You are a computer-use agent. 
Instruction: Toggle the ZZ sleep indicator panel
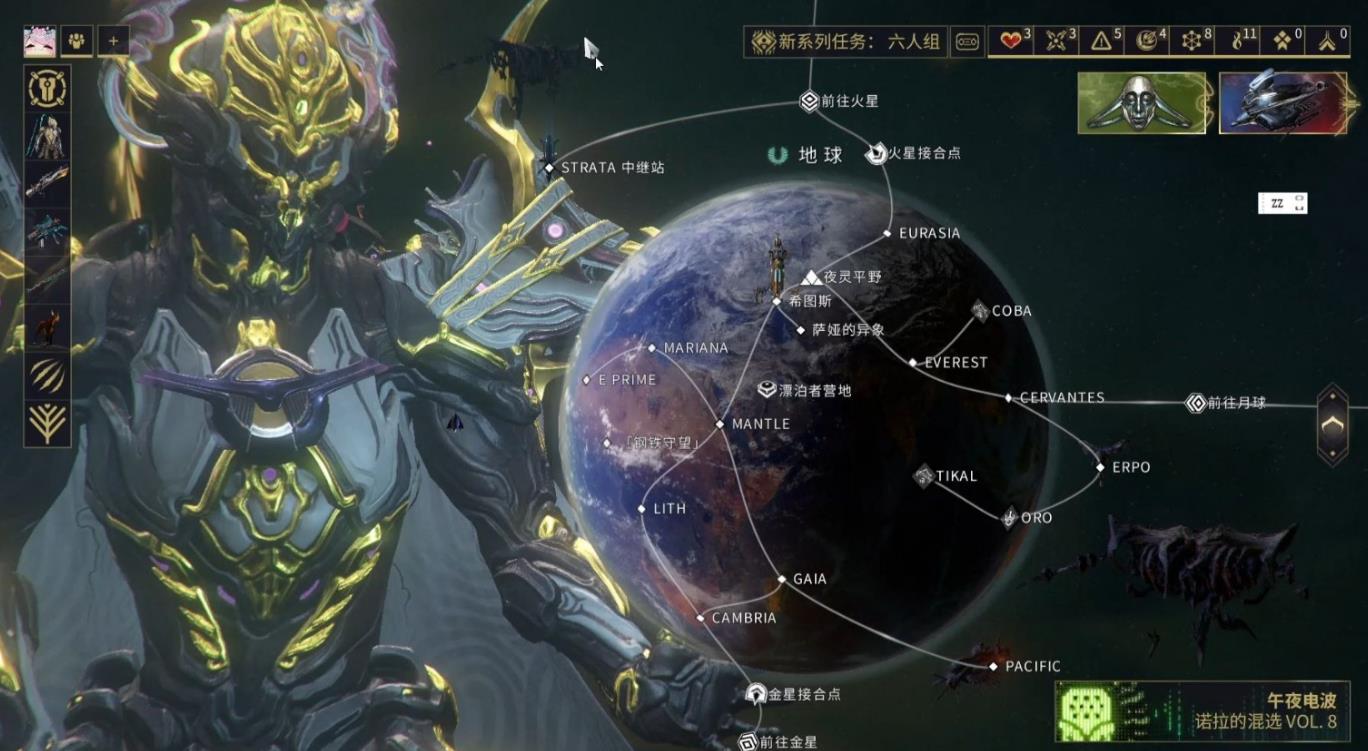(1282, 201)
